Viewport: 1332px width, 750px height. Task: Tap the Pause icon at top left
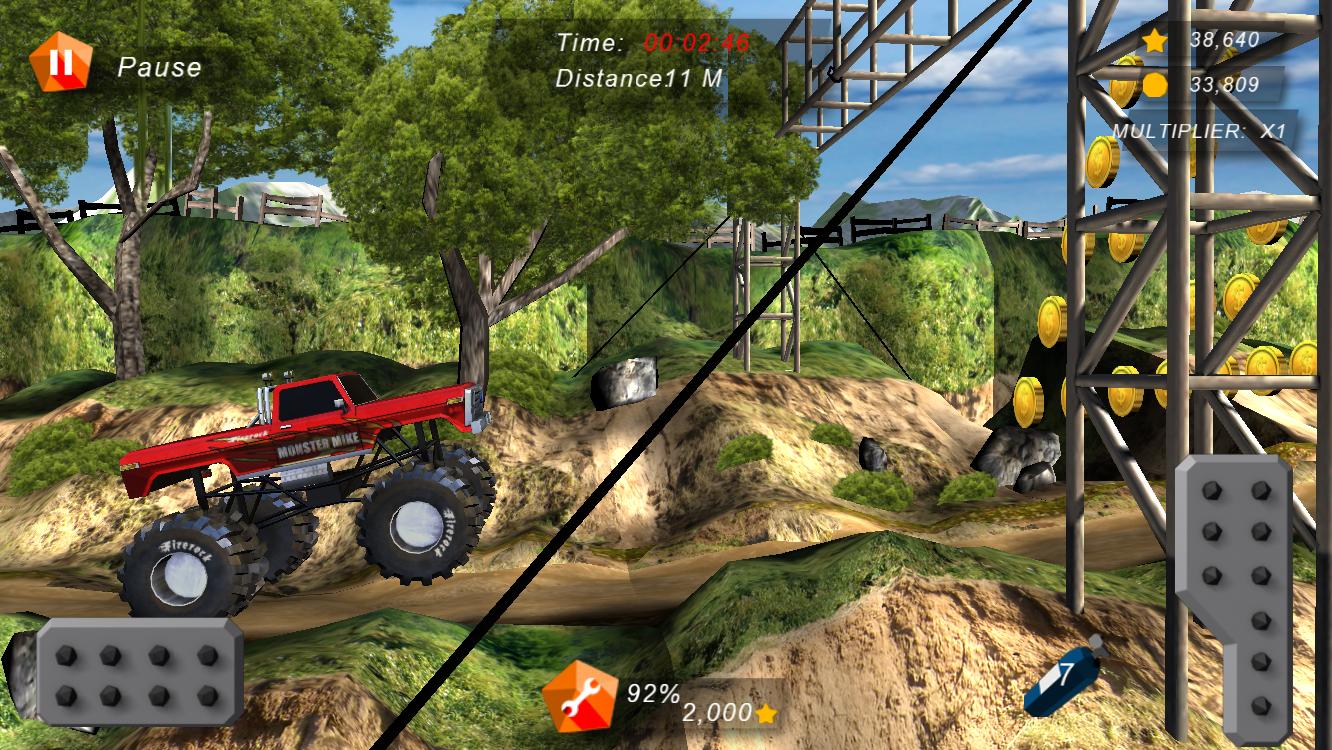click(x=60, y=60)
